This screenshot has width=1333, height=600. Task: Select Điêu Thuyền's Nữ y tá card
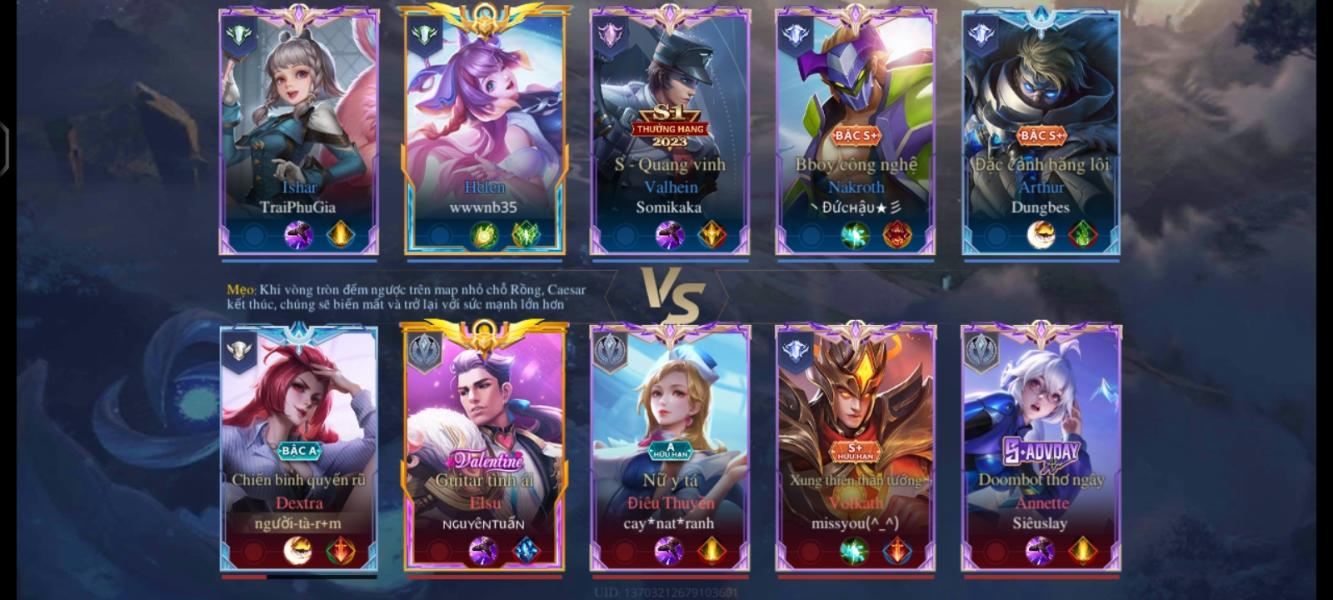click(x=670, y=445)
